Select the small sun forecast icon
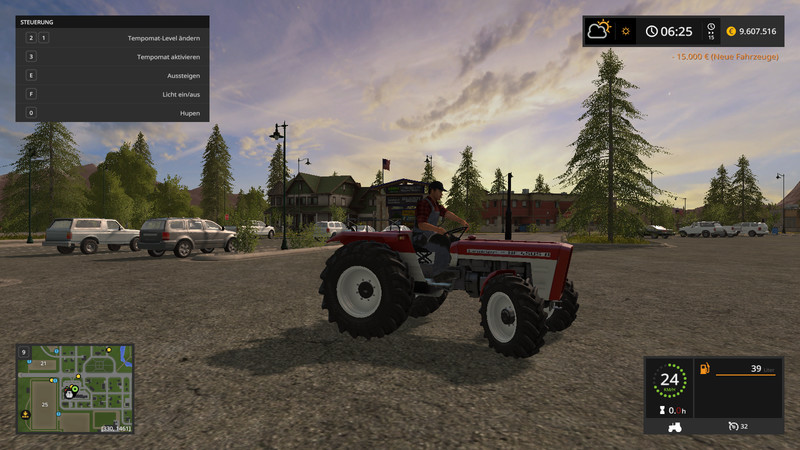 coord(626,31)
